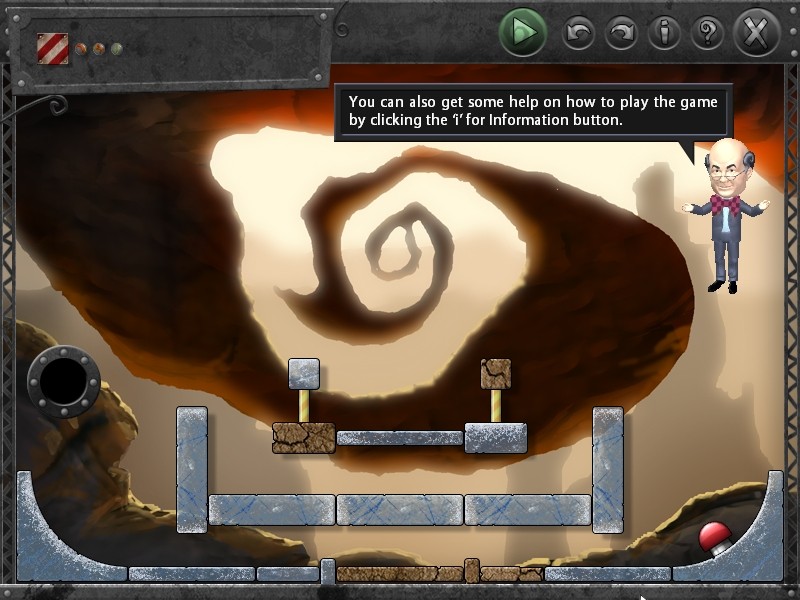Start the simulation with the green play button
The height and width of the screenshot is (600, 800).
coord(522,33)
